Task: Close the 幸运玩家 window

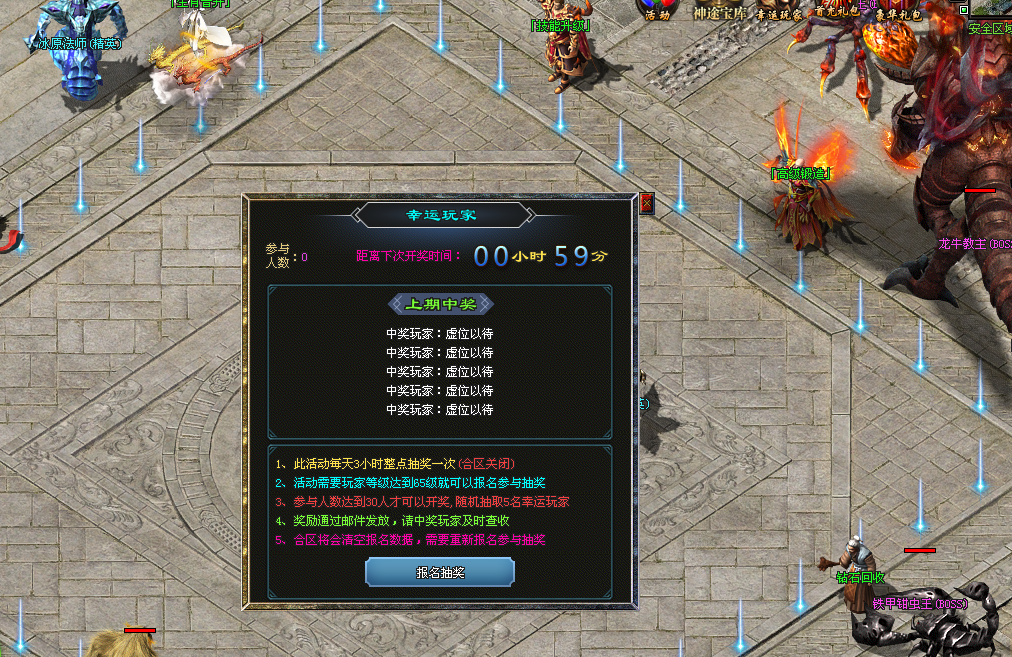Action: point(646,203)
